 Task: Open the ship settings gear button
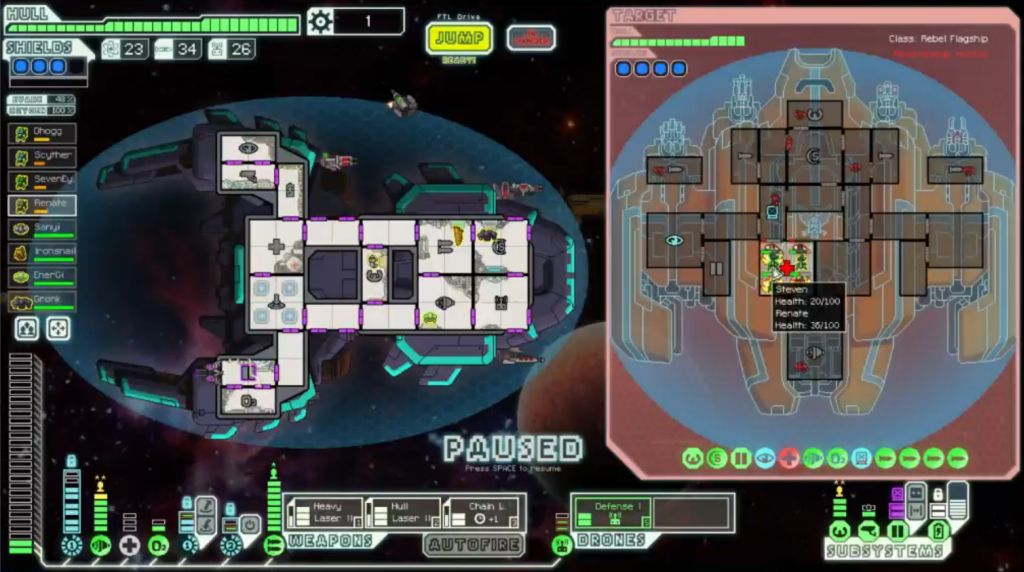[320, 21]
